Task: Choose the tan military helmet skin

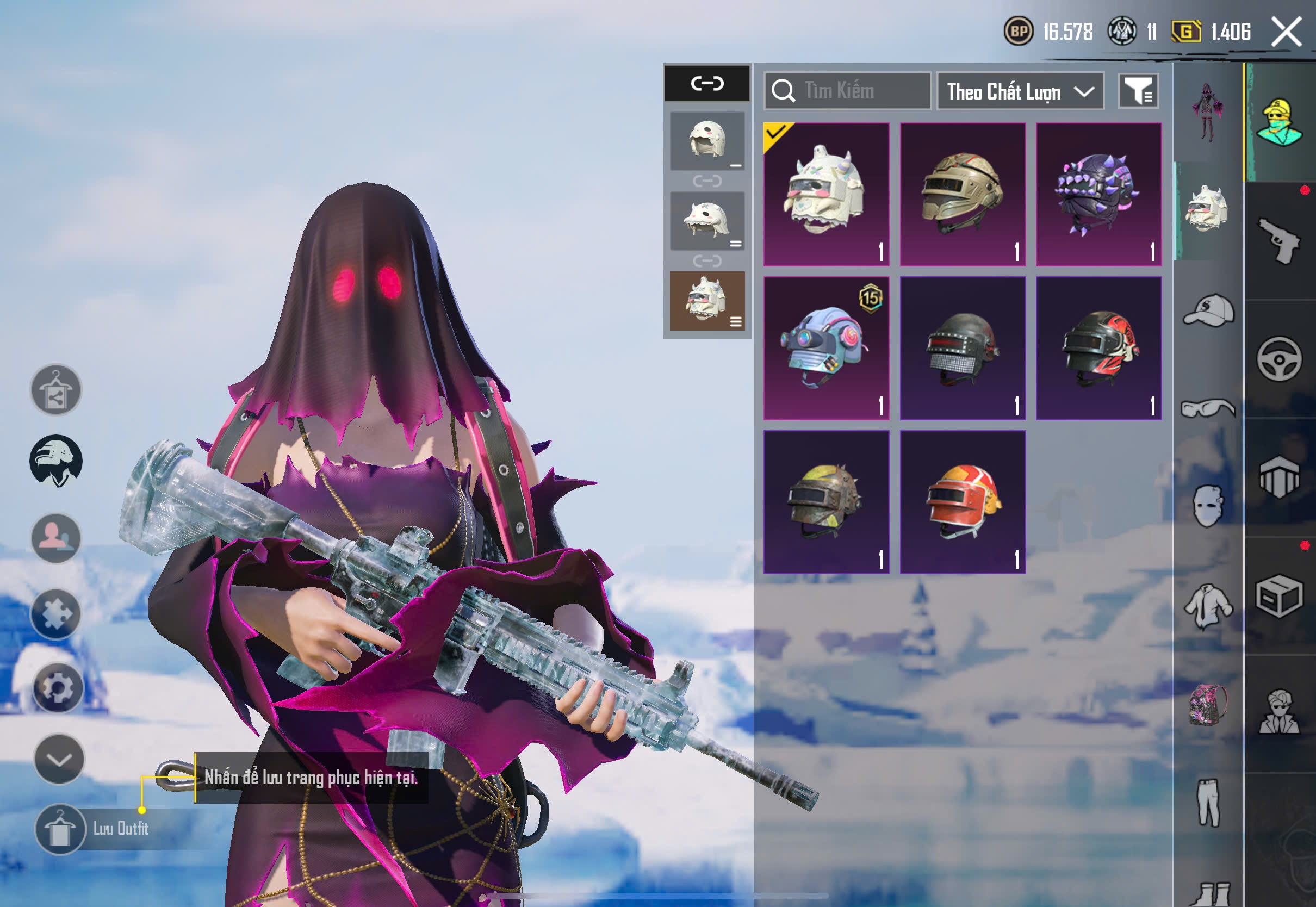Action: tap(963, 194)
